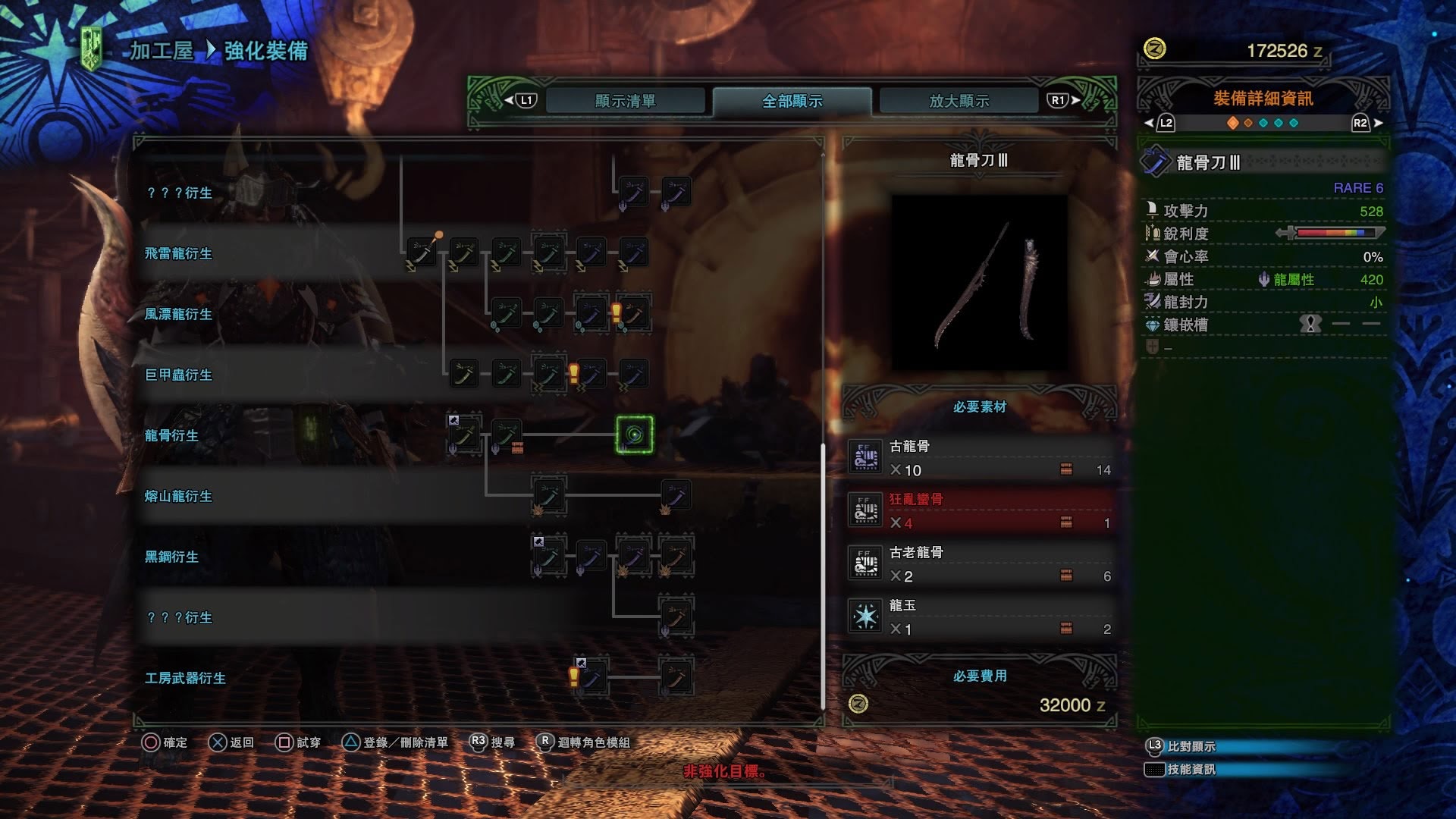Open the 比對顯示 comparison view
This screenshot has width=1456, height=819.
[1191, 746]
